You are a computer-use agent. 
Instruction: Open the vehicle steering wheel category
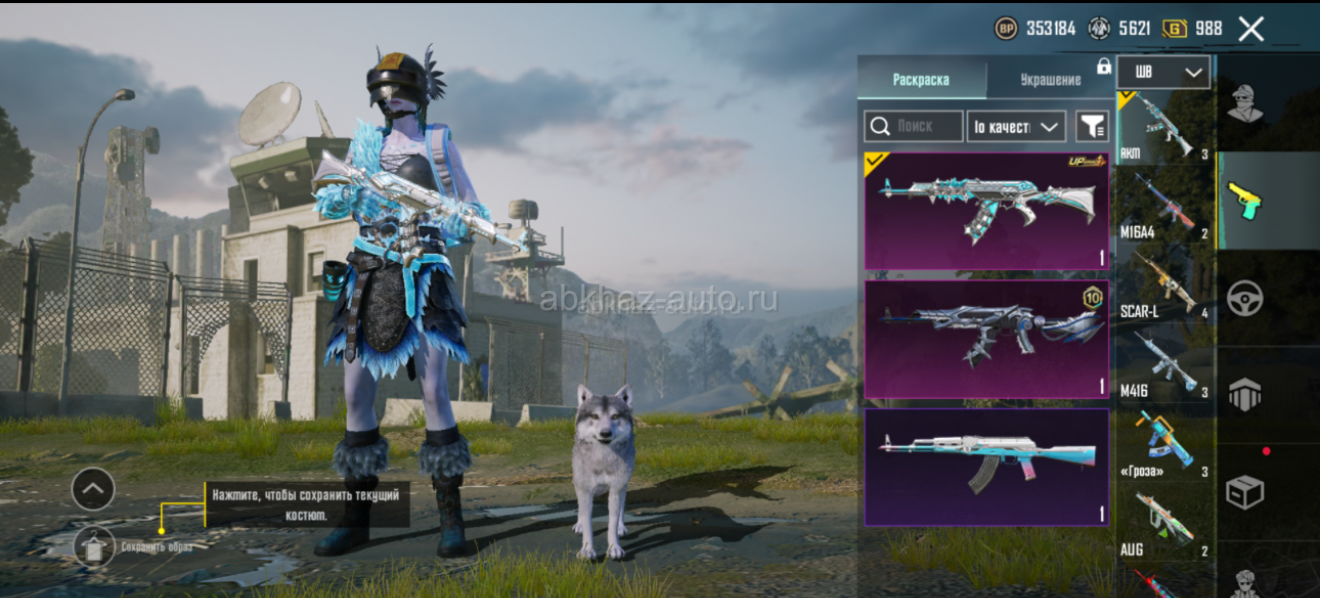1245,298
